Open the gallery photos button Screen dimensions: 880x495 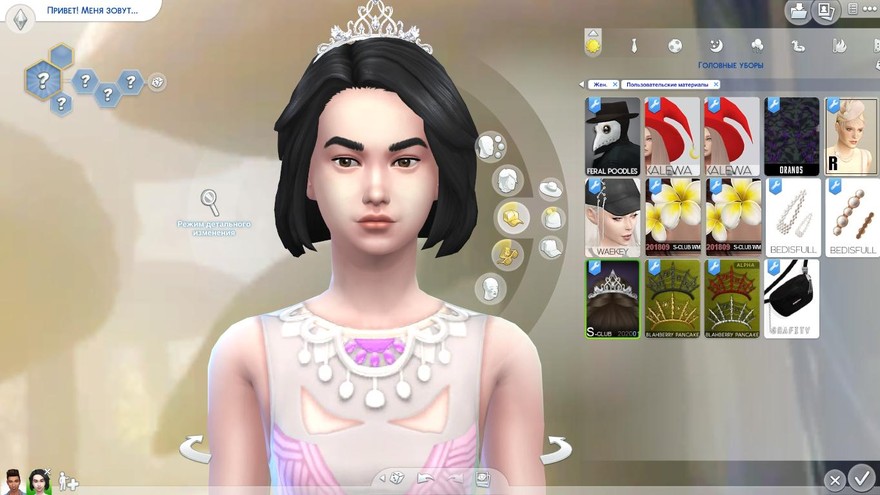pos(826,12)
